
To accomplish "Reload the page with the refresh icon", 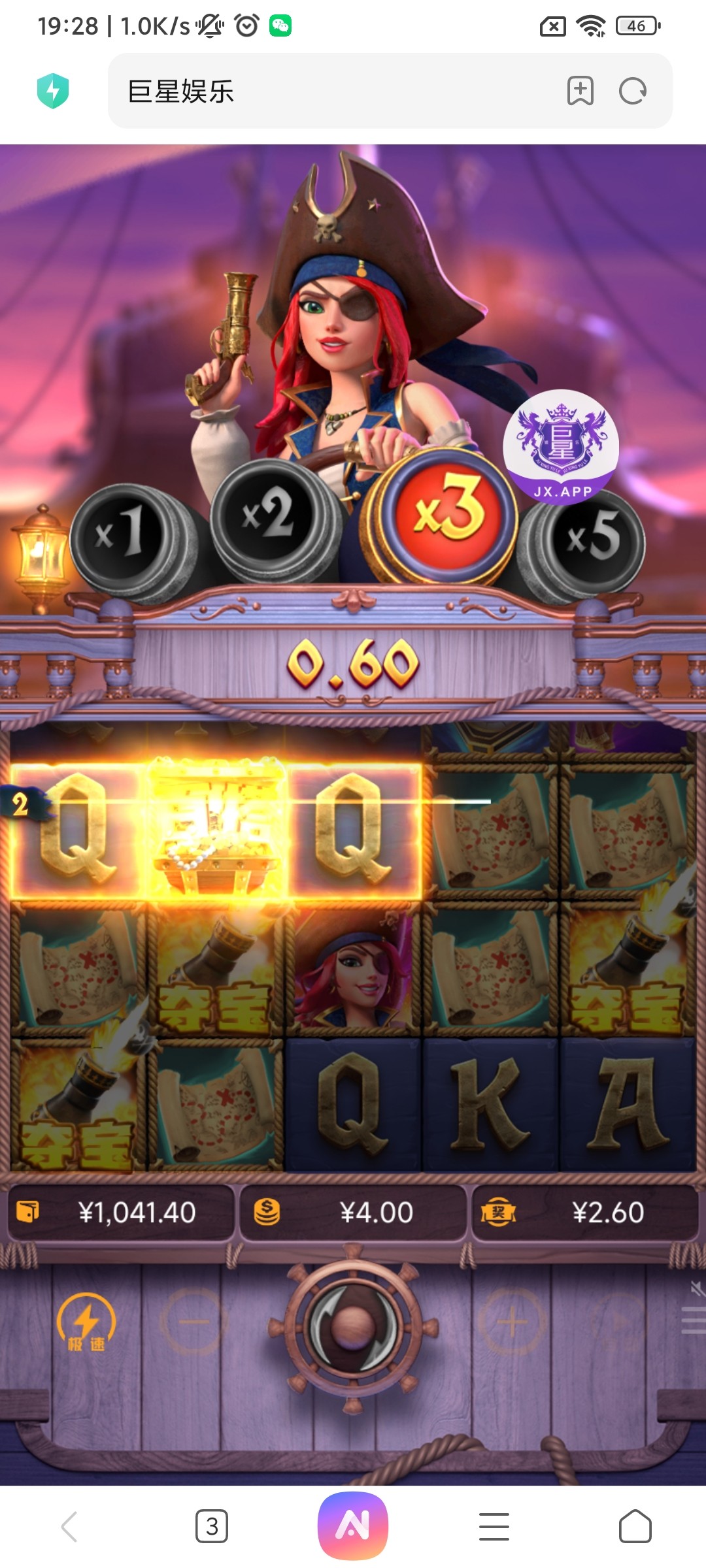I will (x=632, y=91).
